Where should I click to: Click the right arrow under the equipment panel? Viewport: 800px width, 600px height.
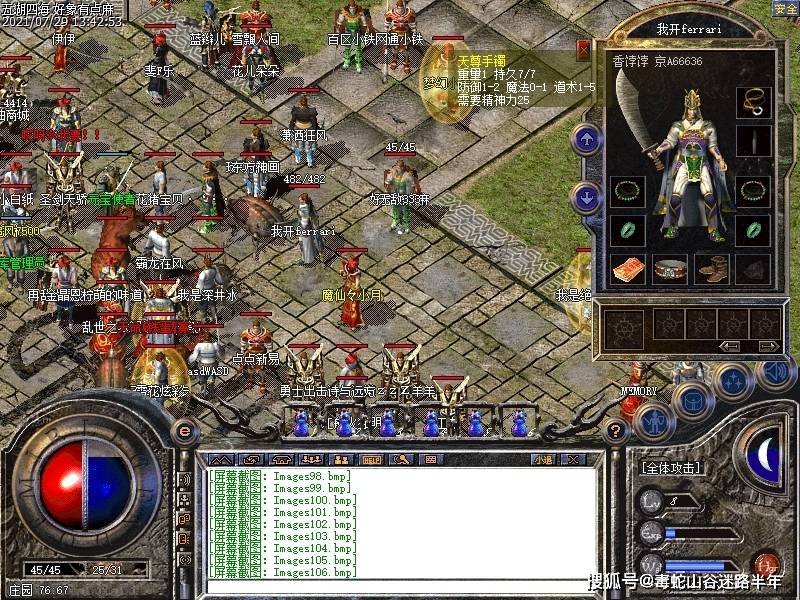click(768, 347)
